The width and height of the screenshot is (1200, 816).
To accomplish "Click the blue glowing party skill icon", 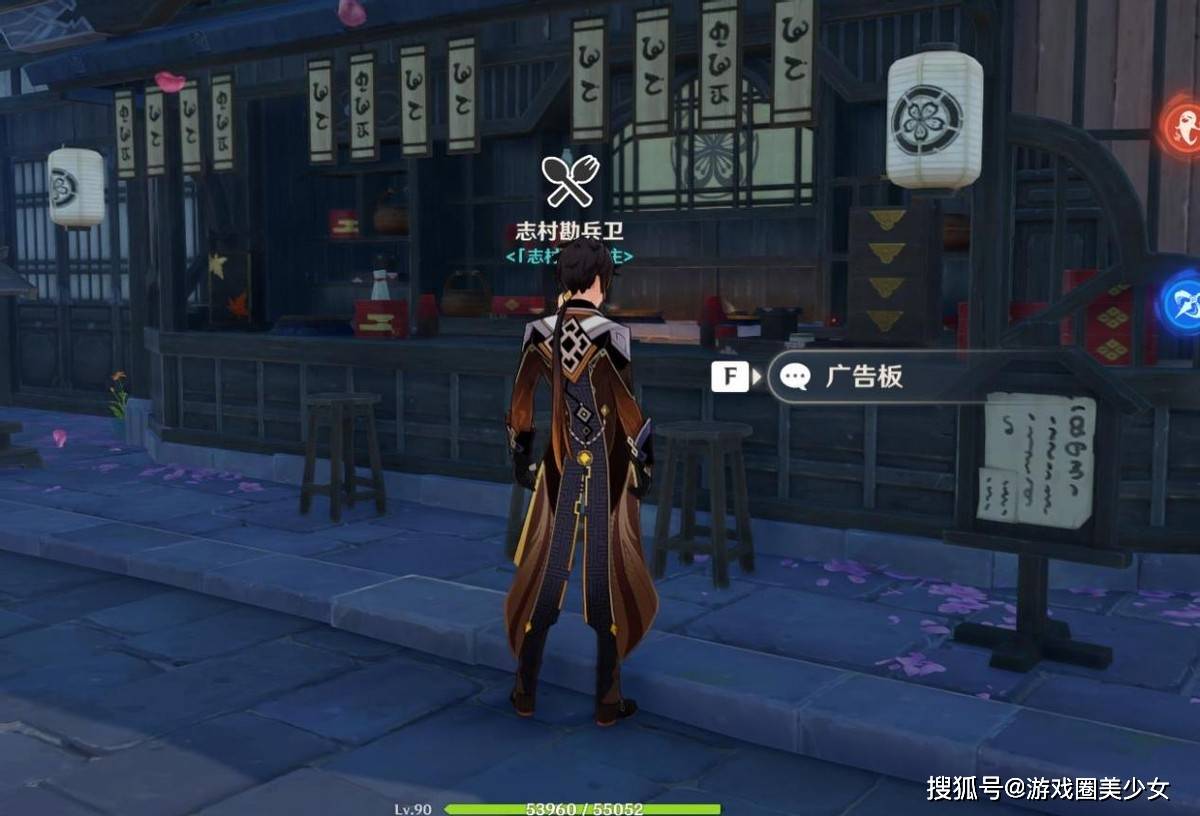I will point(1183,300).
